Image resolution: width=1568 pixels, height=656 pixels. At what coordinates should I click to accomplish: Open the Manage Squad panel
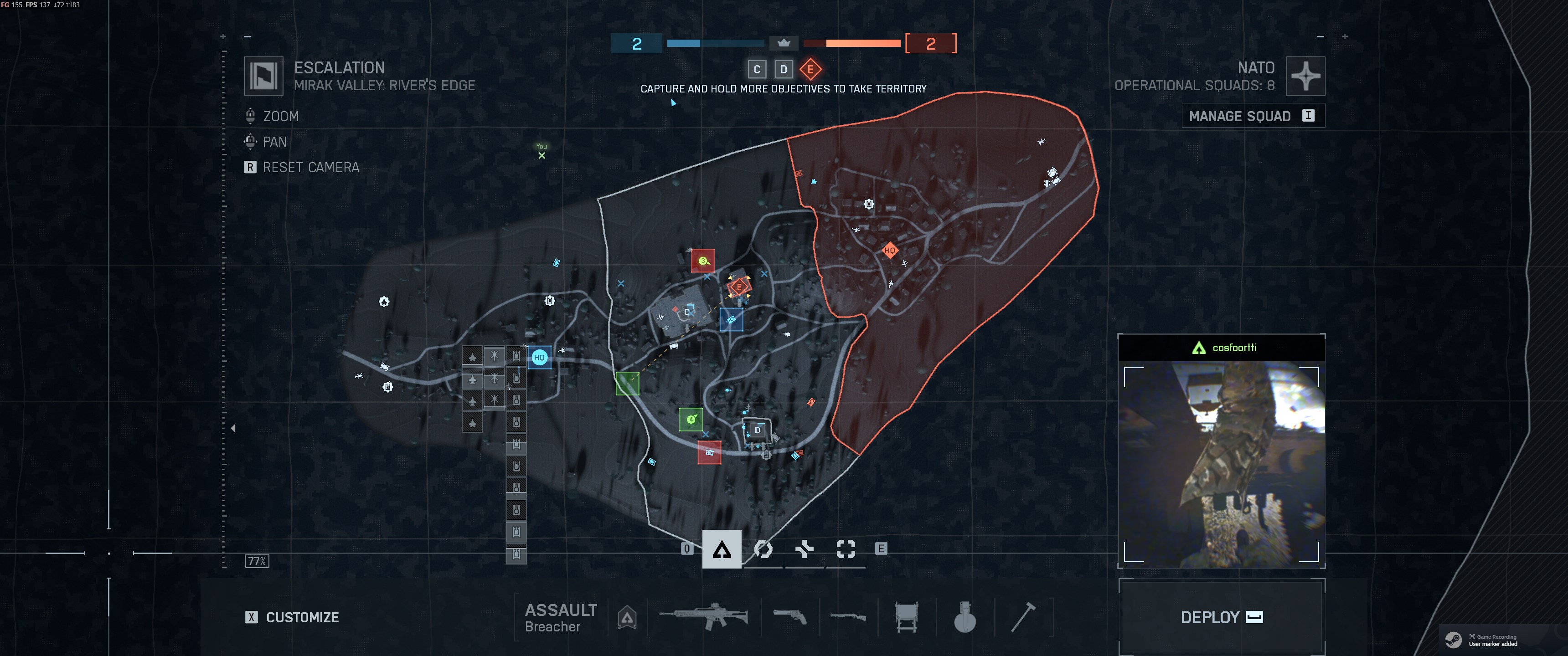pos(1252,116)
